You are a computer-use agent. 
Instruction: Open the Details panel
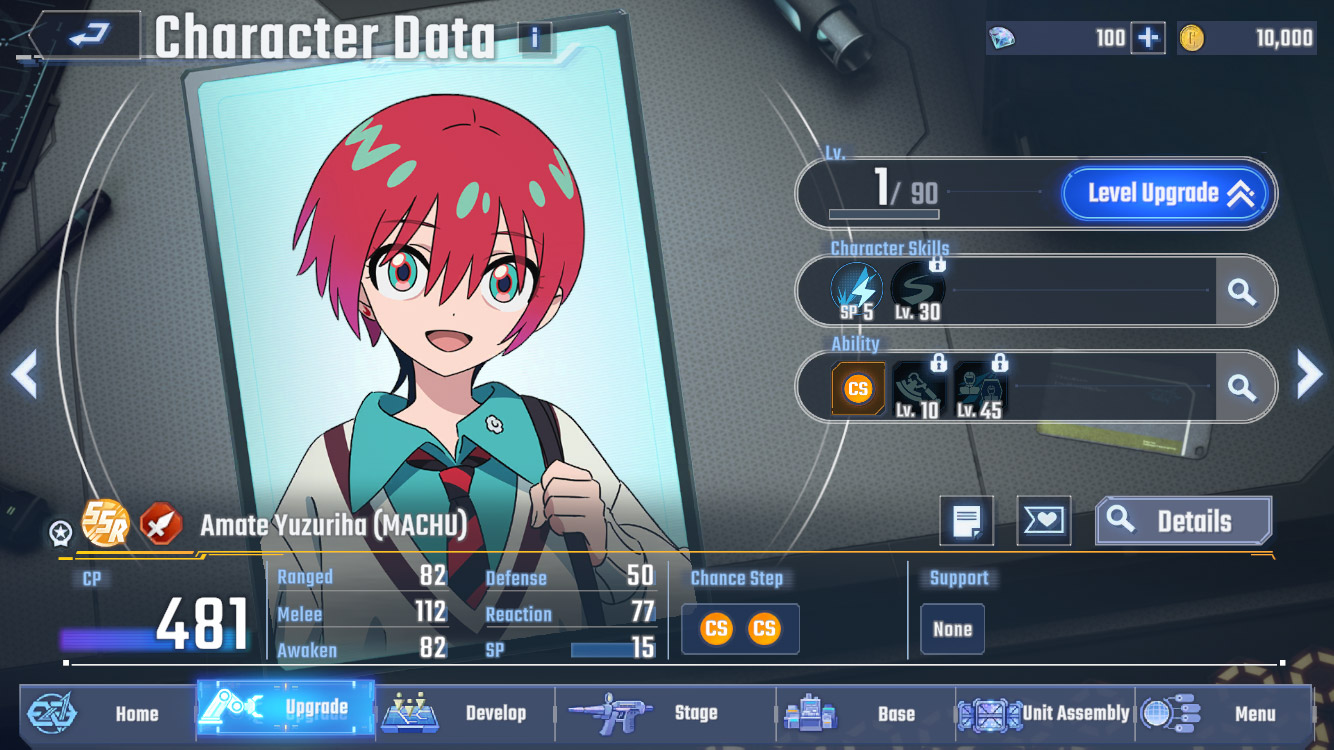(x=1184, y=521)
